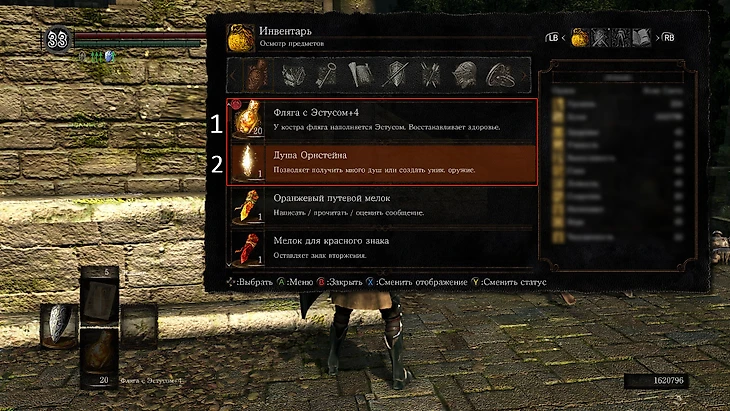Select the quick-slot shield icon
The image size is (730, 411).
(57, 325)
